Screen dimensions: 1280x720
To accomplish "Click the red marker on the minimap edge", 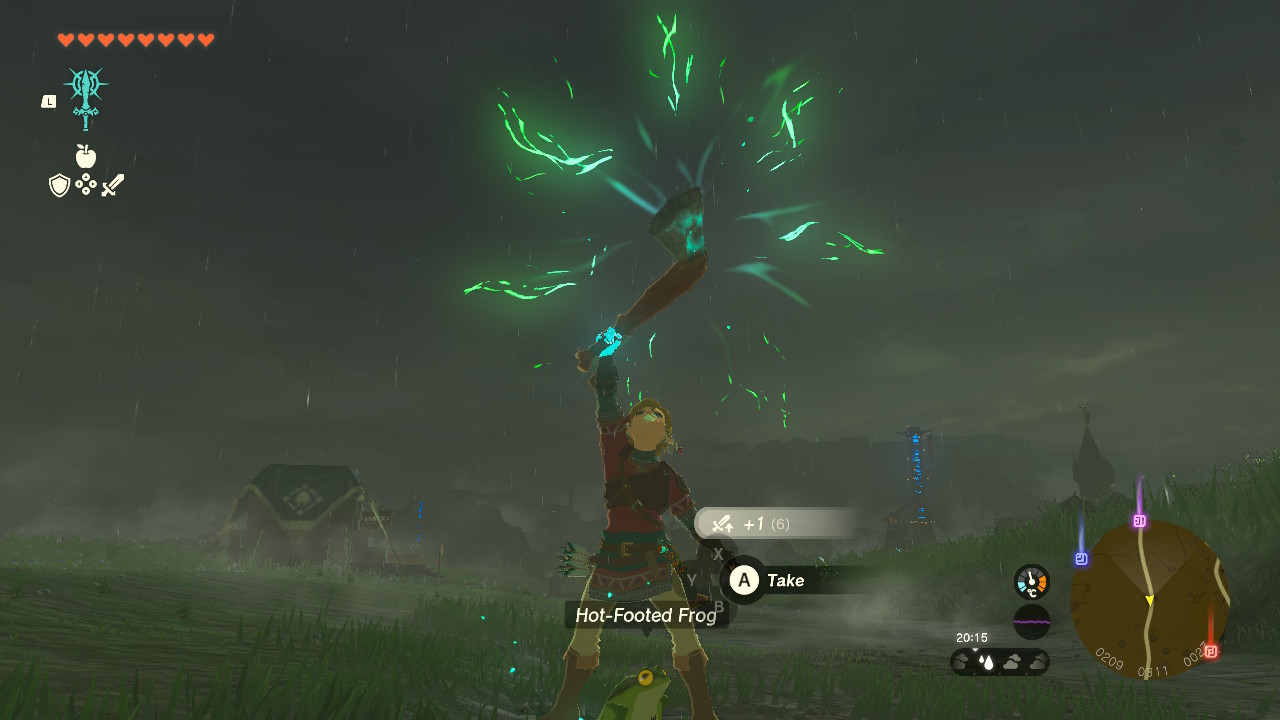I will 1209,651.
